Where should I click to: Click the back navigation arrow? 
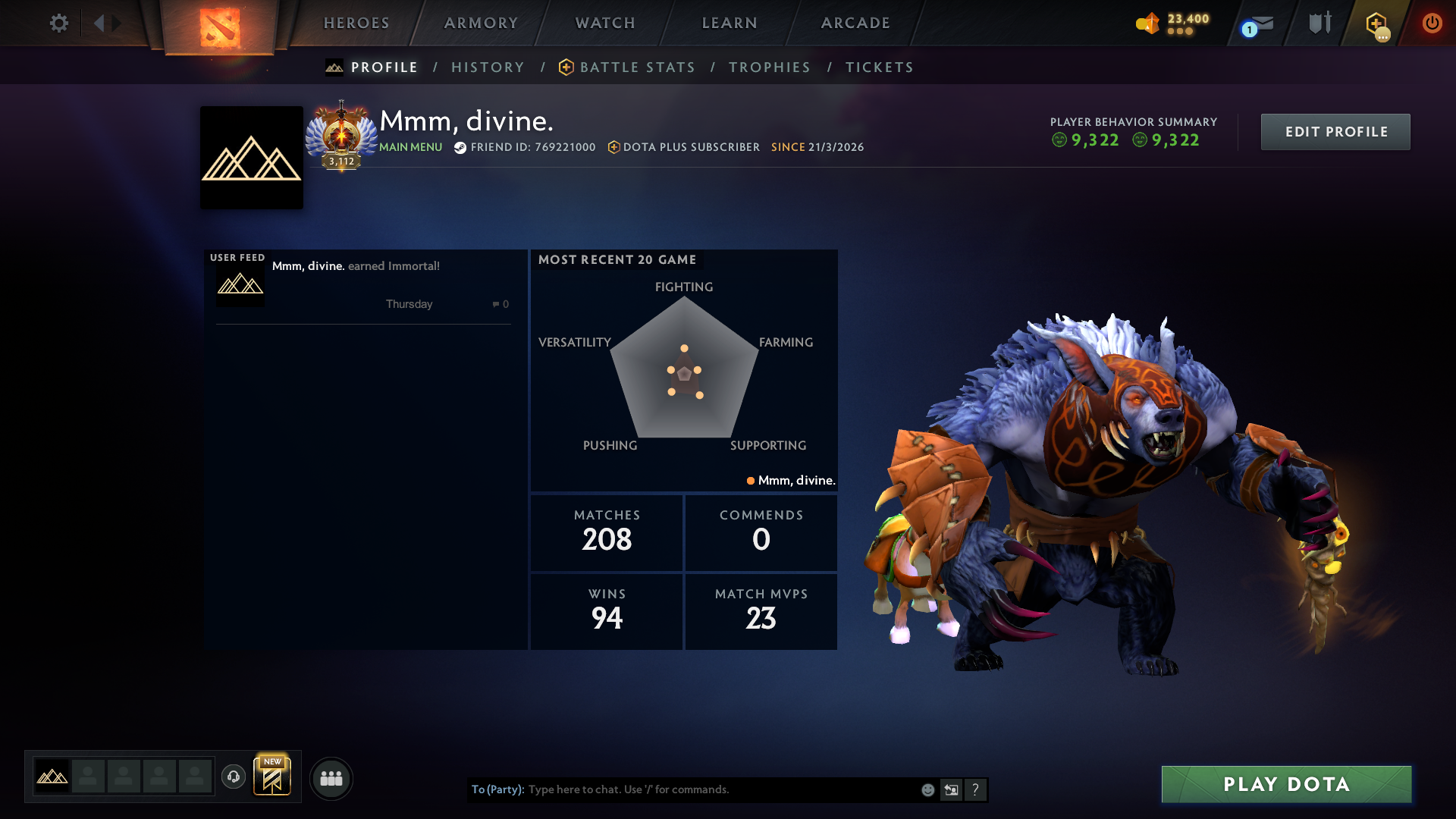(100, 23)
